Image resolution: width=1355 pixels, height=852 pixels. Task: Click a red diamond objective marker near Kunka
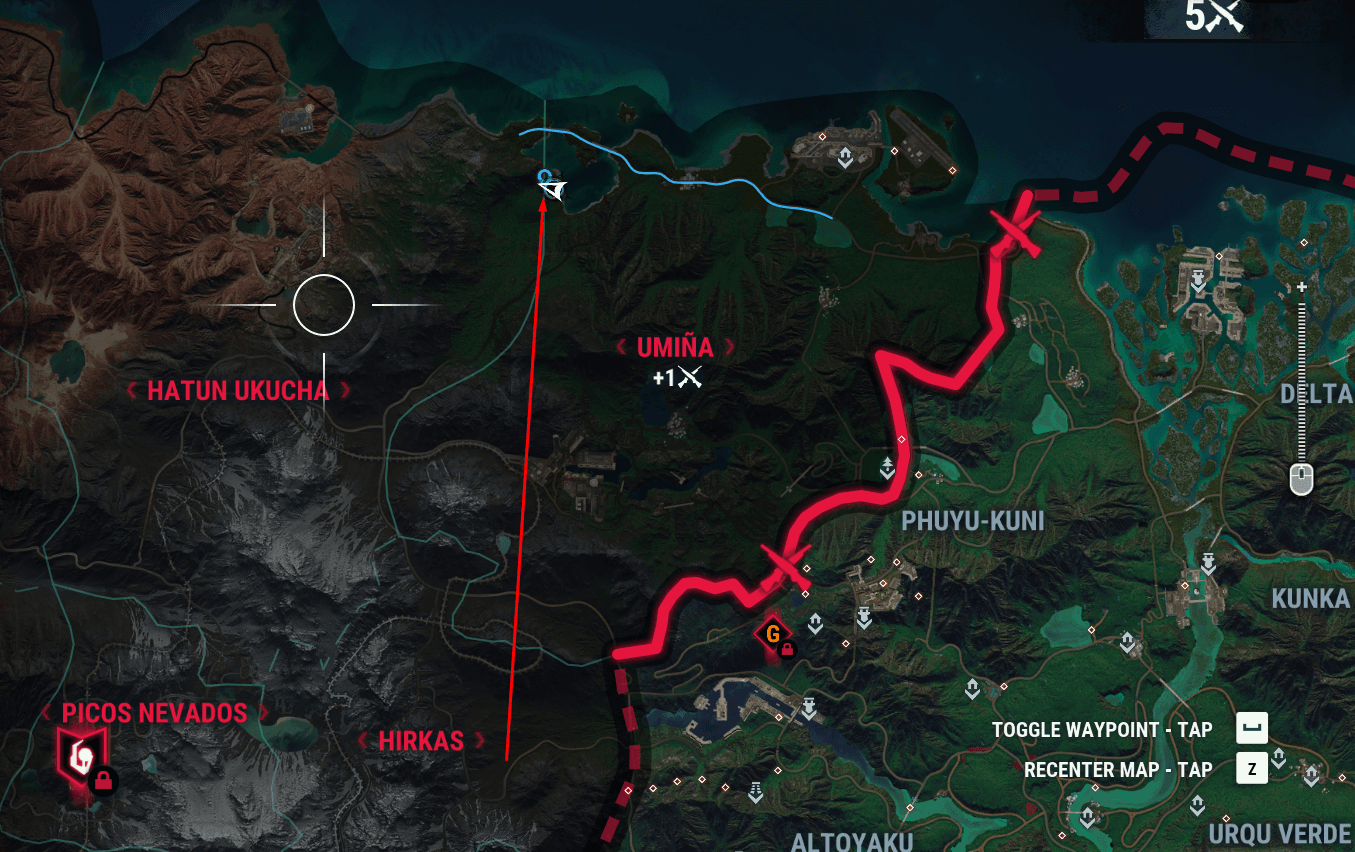1185,586
